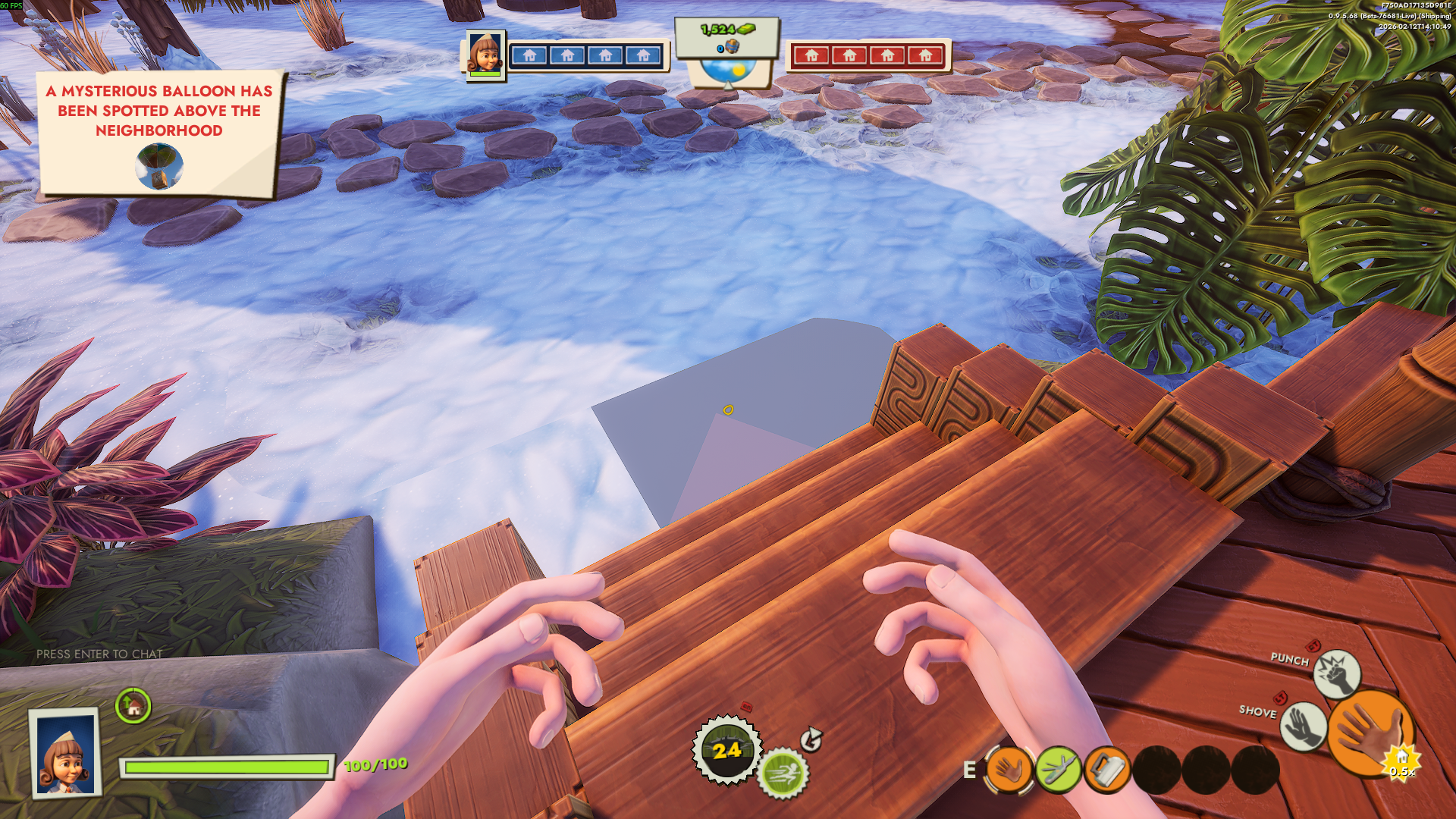Select the open hand hotbar slot

[1009, 770]
